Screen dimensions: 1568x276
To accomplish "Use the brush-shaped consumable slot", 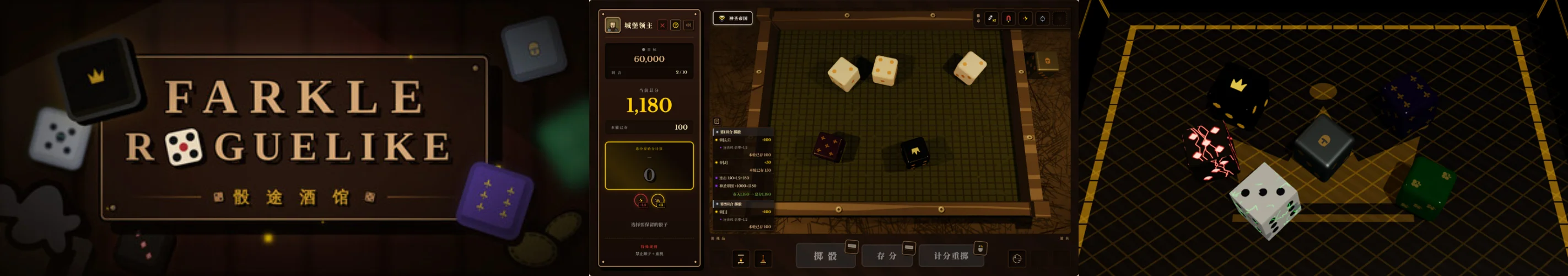I will pyautogui.click(x=763, y=259).
